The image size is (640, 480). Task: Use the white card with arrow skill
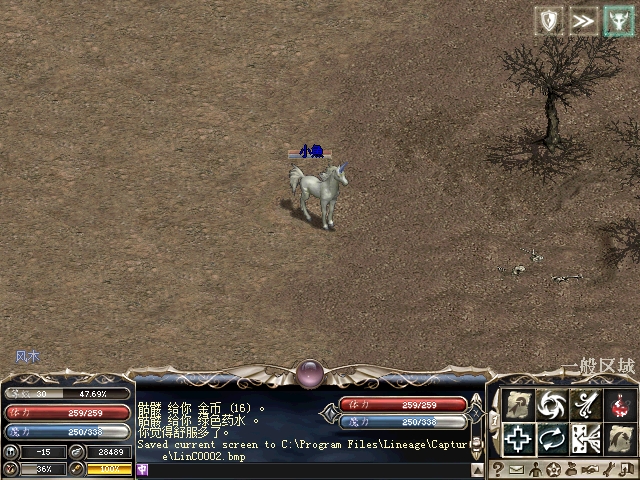click(585, 438)
